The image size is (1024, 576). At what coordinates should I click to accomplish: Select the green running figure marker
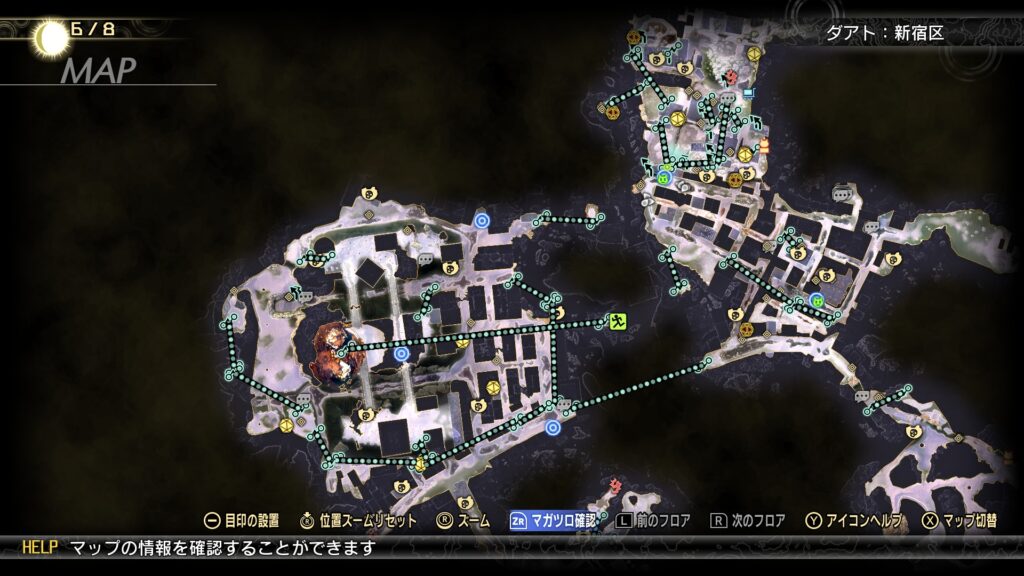pos(619,321)
